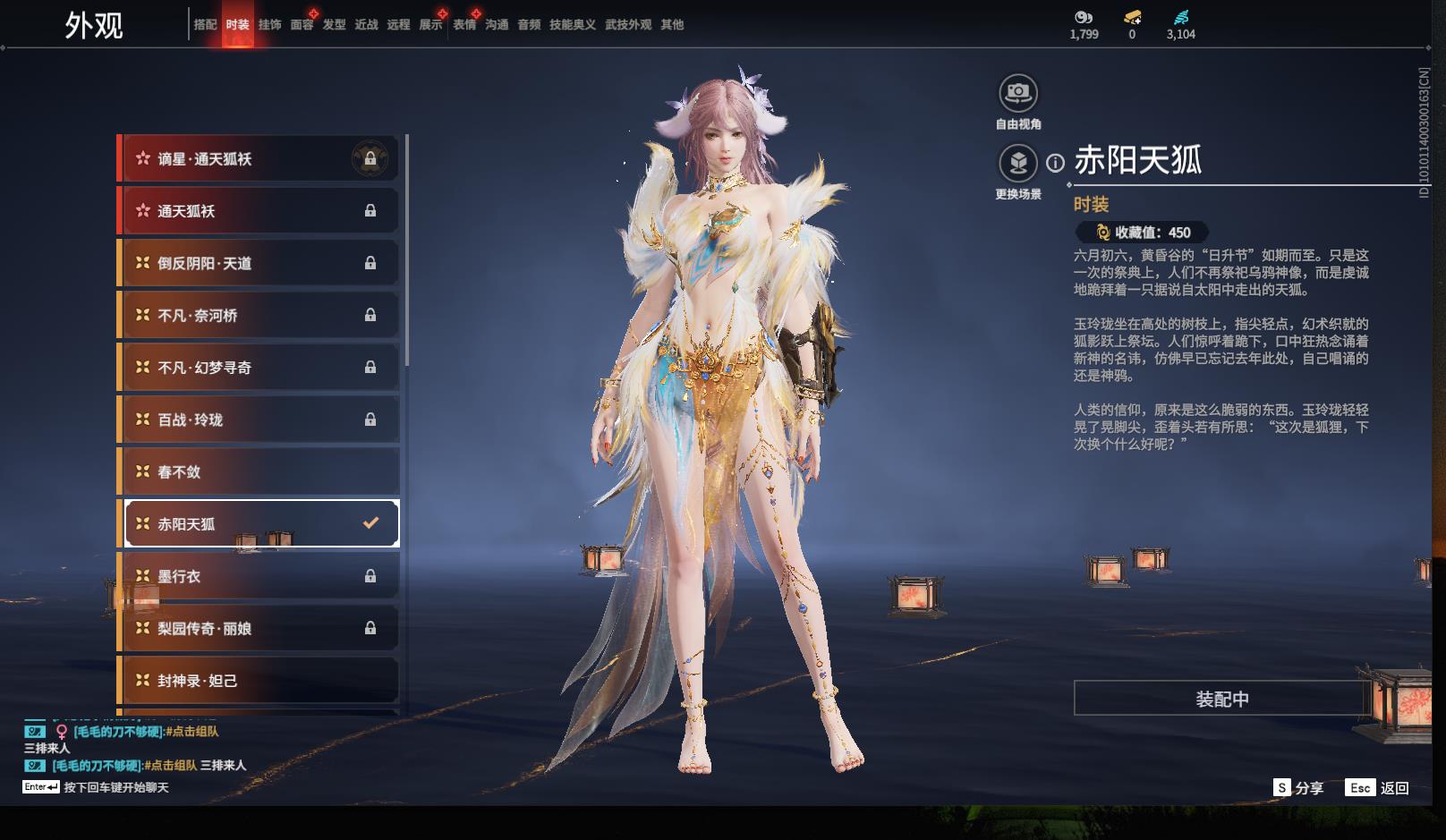The width and height of the screenshot is (1446, 840).
Task: Select the 不凡·奈河桥 outfit
Action: (259, 315)
